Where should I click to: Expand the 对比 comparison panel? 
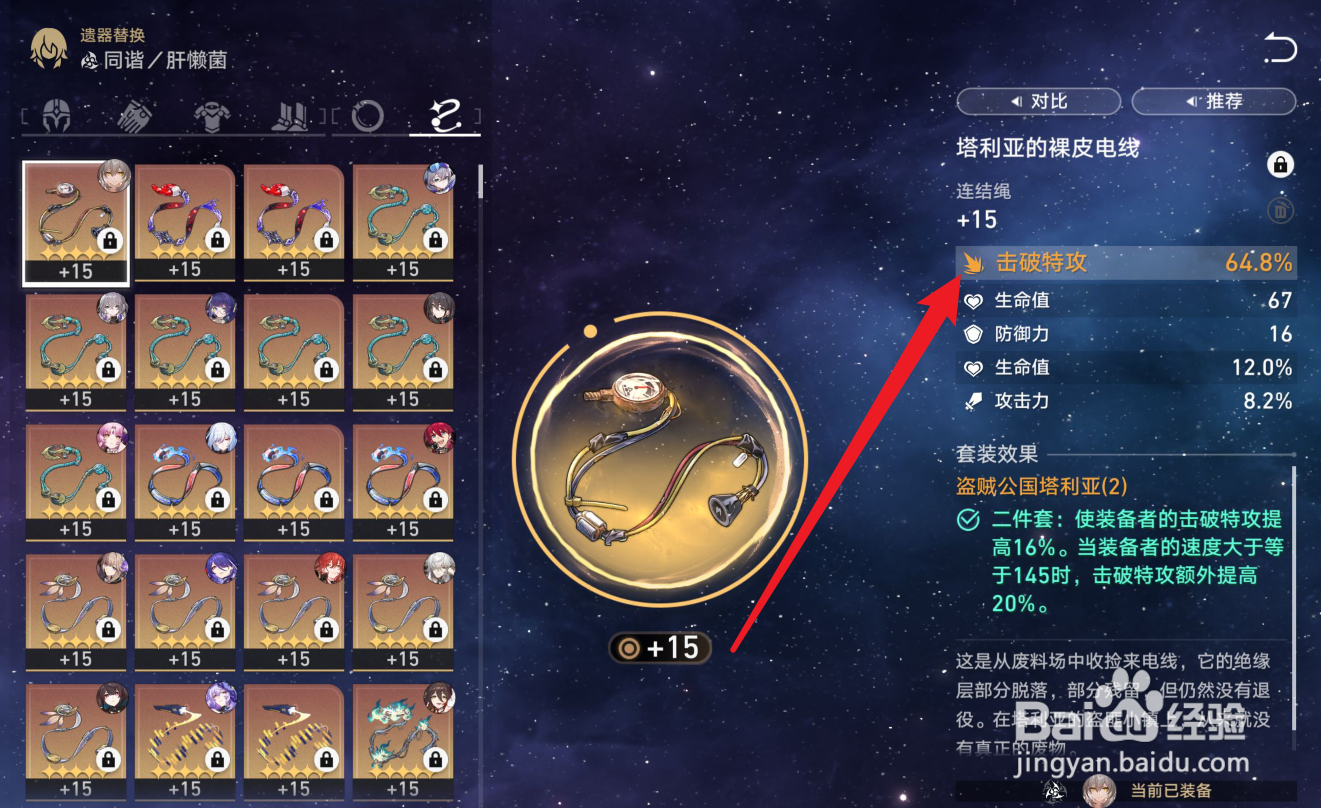[1038, 101]
